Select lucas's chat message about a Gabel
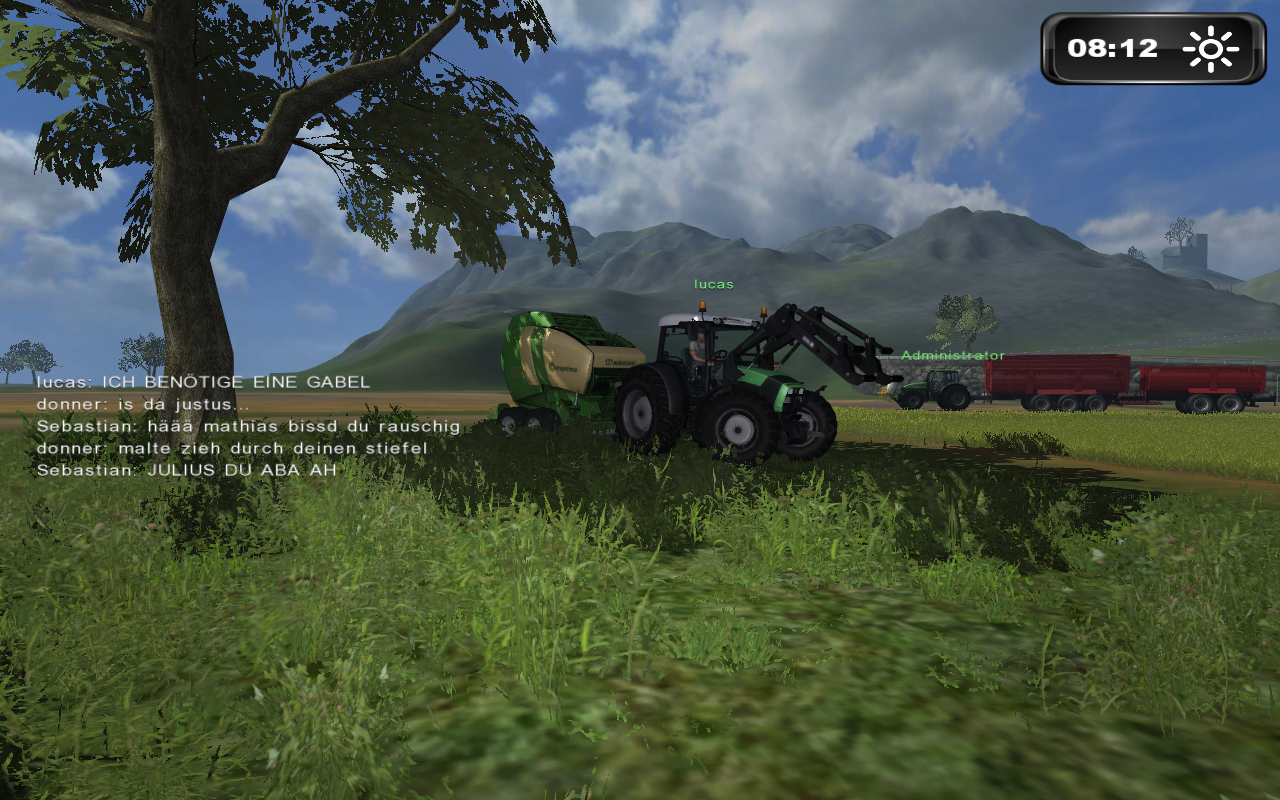The height and width of the screenshot is (800, 1280). coord(203,382)
